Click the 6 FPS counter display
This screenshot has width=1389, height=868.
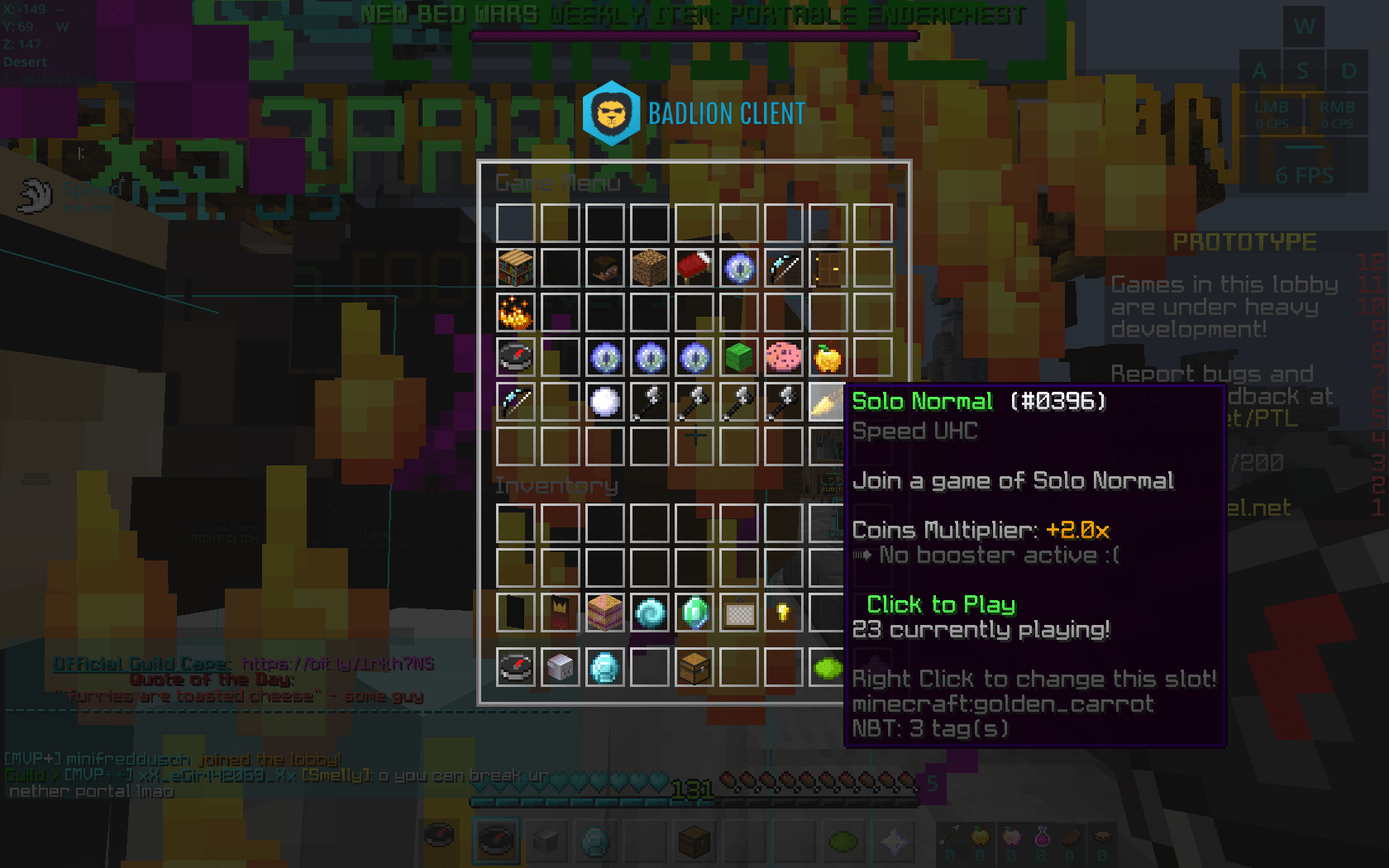pyautogui.click(x=1305, y=174)
